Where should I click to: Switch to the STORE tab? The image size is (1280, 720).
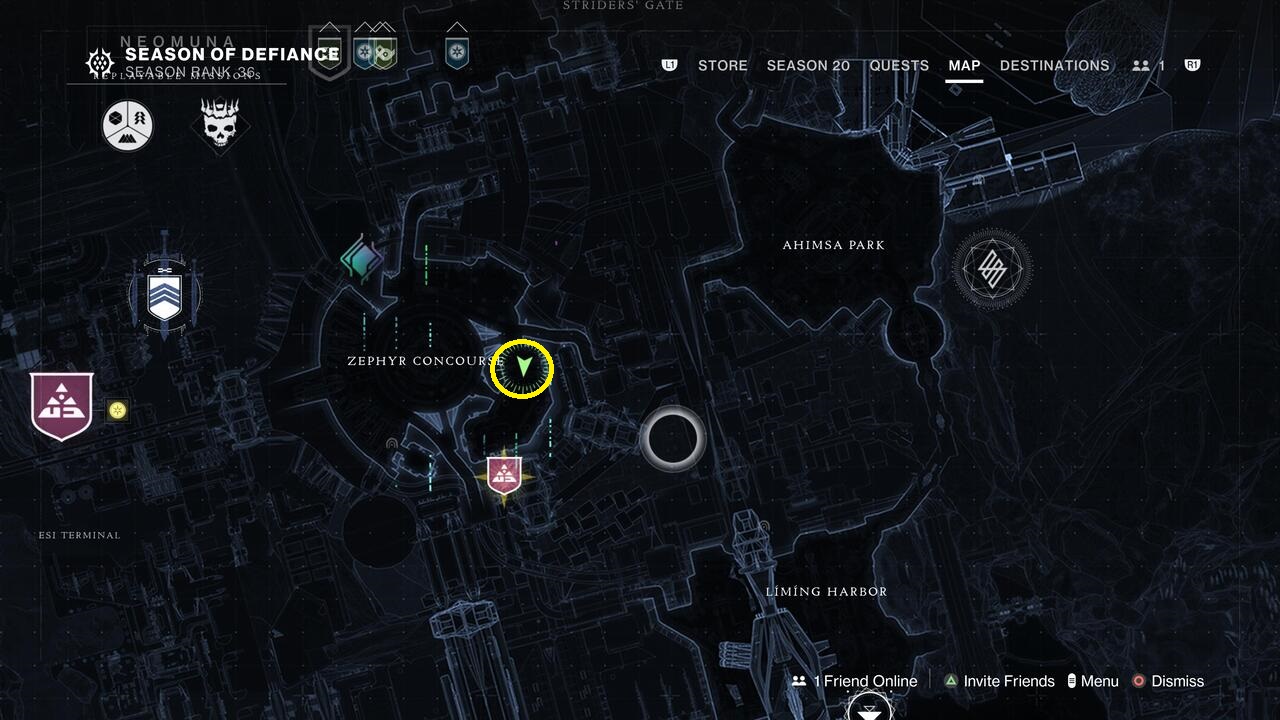pyautogui.click(x=722, y=65)
